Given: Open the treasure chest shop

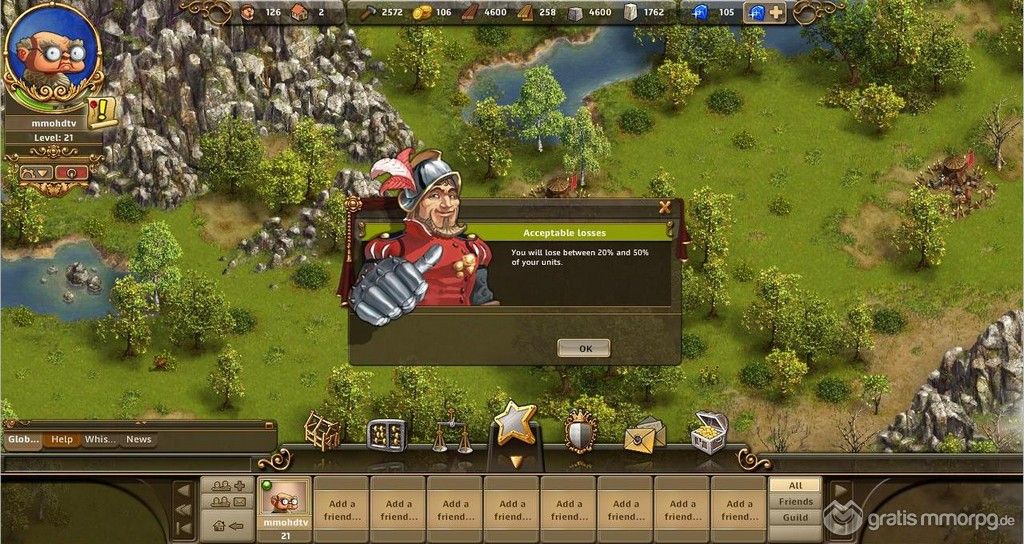Looking at the screenshot, I should pyautogui.click(x=709, y=432).
